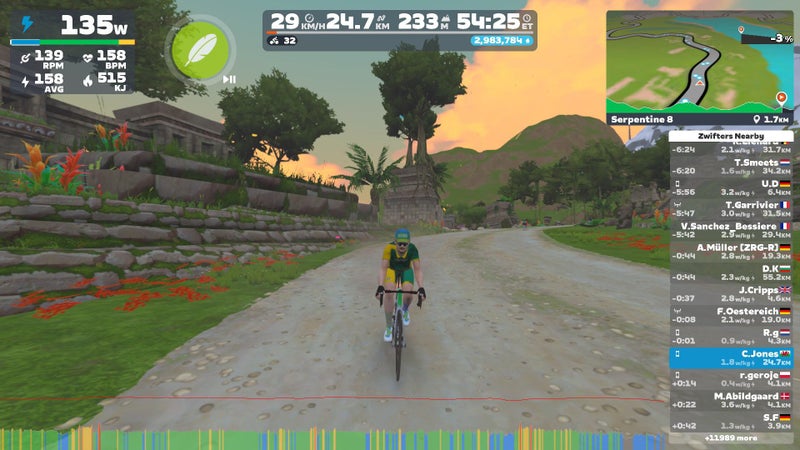Click the Zwifters Nearby header
800x450 pixels.
click(730, 135)
